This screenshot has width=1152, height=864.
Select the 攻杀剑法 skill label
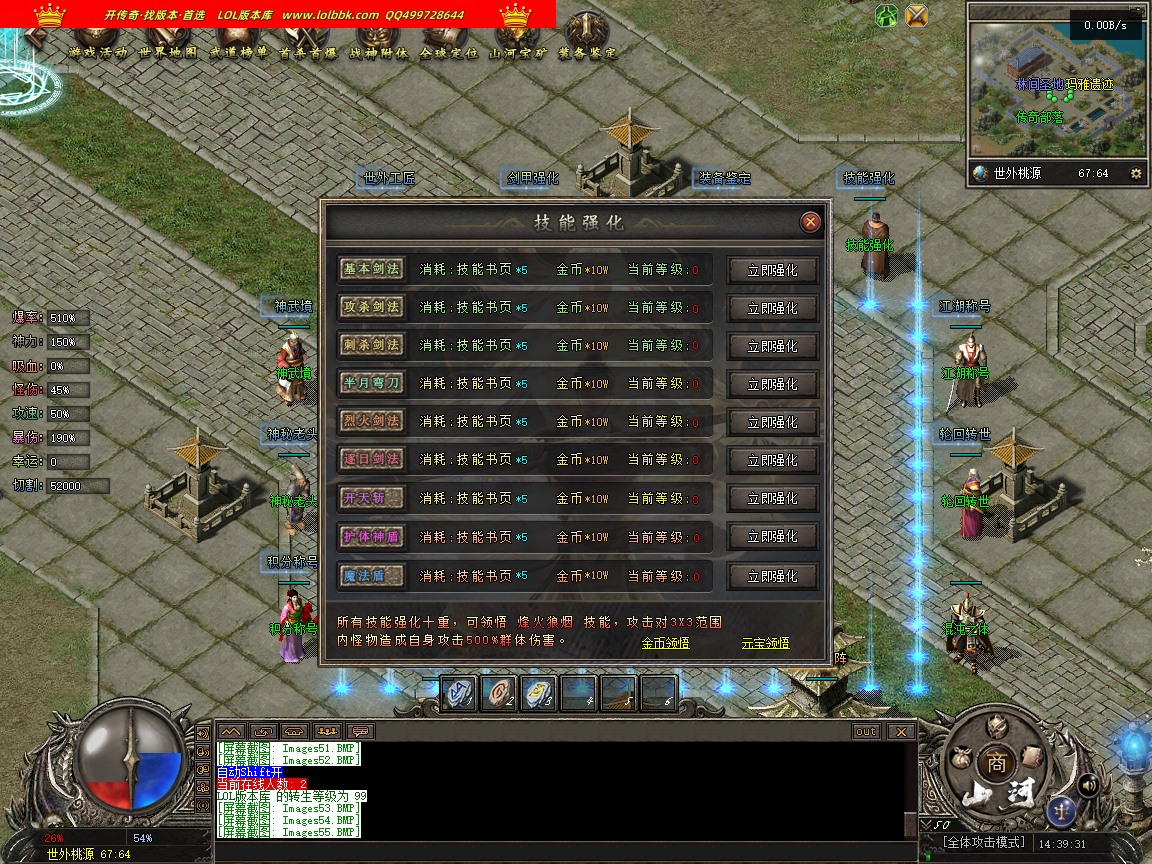(x=371, y=306)
